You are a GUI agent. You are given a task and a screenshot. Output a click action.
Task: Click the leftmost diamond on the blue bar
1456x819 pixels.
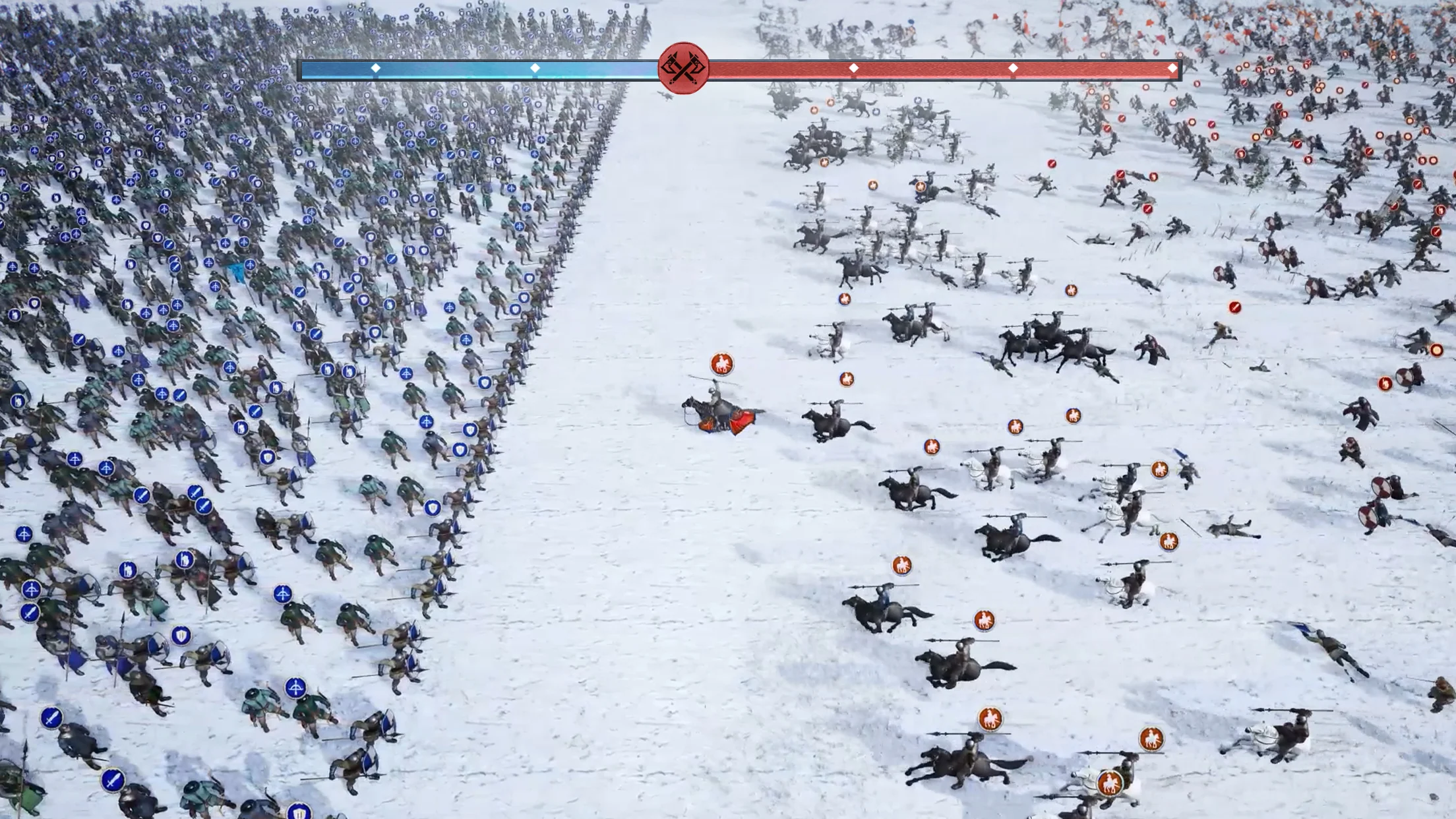[377, 67]
